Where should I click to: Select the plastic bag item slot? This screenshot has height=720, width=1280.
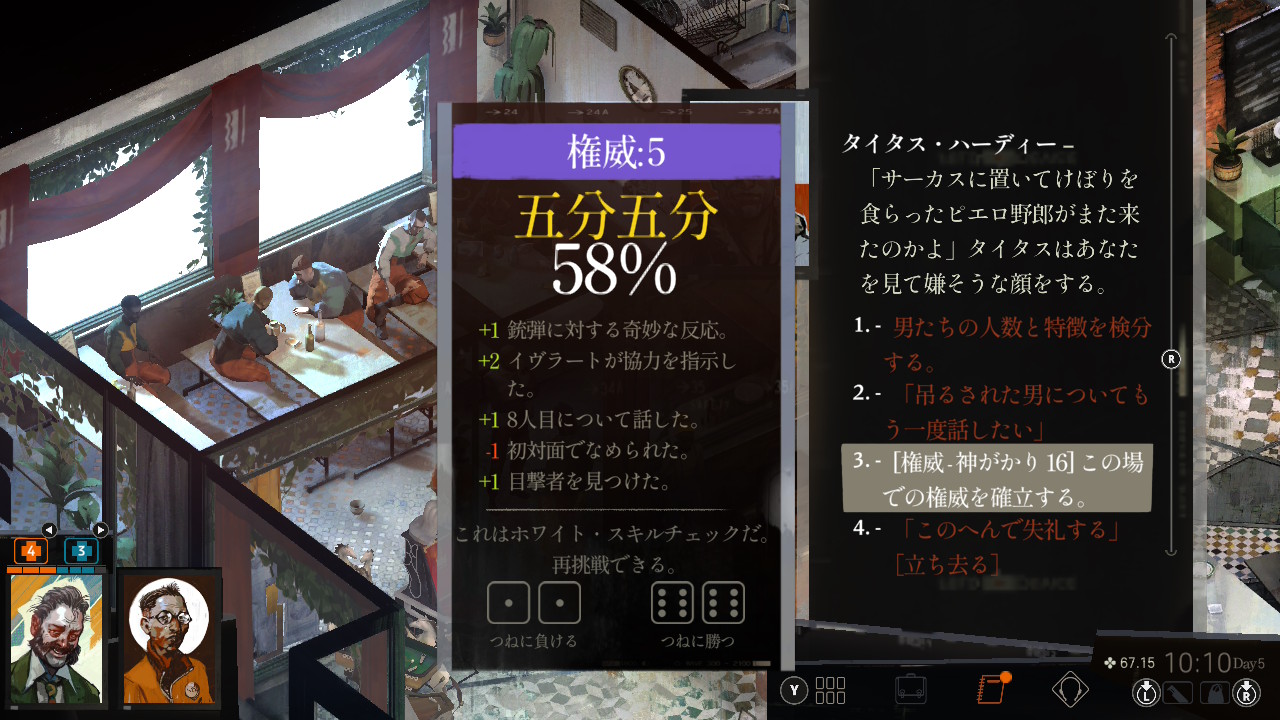click(x=1213, y=691)
